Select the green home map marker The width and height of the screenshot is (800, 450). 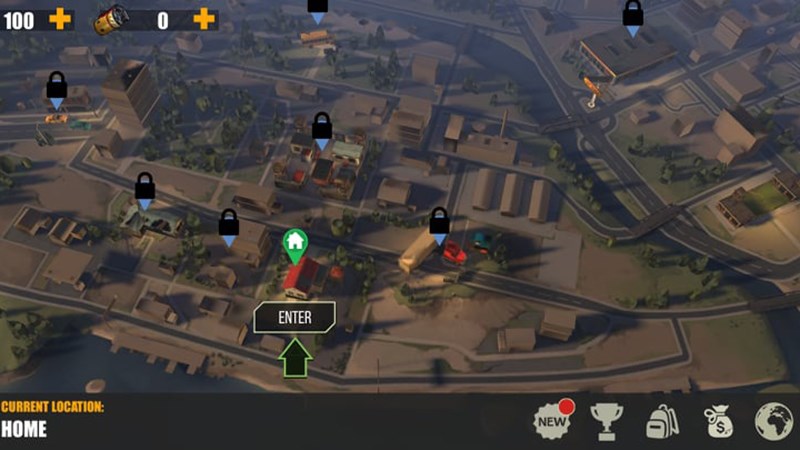click(294, 243)
